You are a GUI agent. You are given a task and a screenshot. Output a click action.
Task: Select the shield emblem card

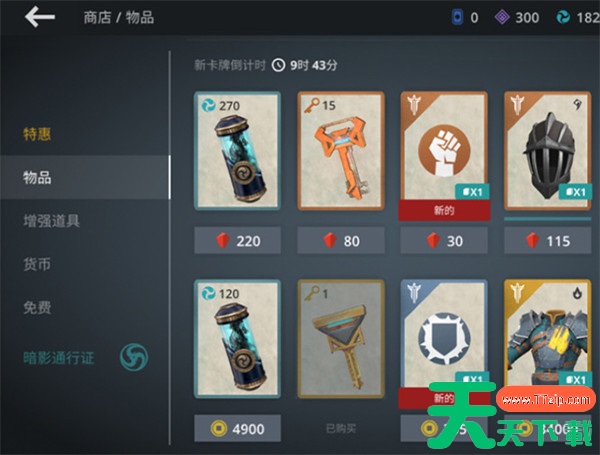pos(444,342)
